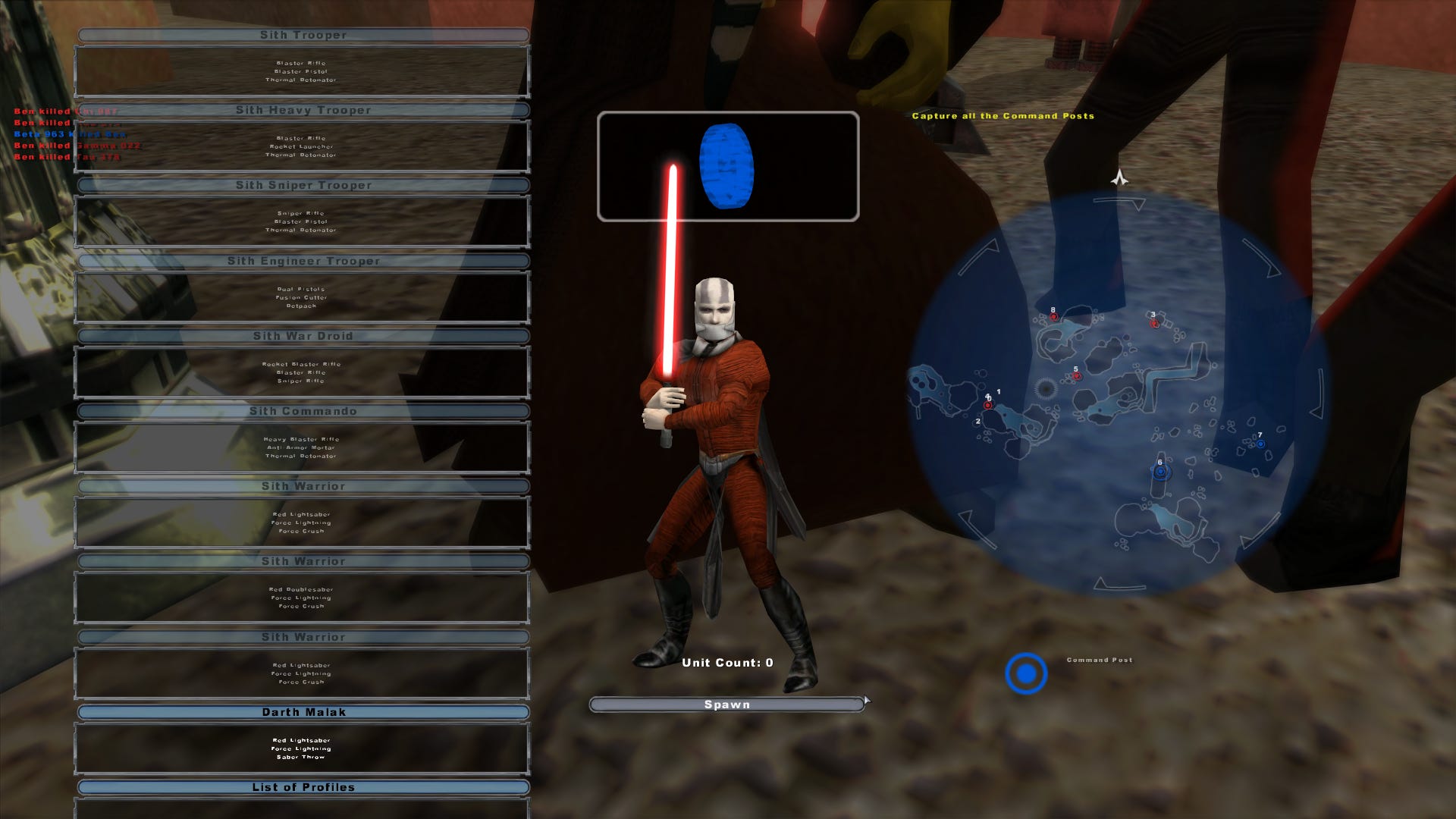Screen dimensions: 1456x819
Task: Open the List of Profiles entry
Action: pyautogui.click(x=303, y=786)
